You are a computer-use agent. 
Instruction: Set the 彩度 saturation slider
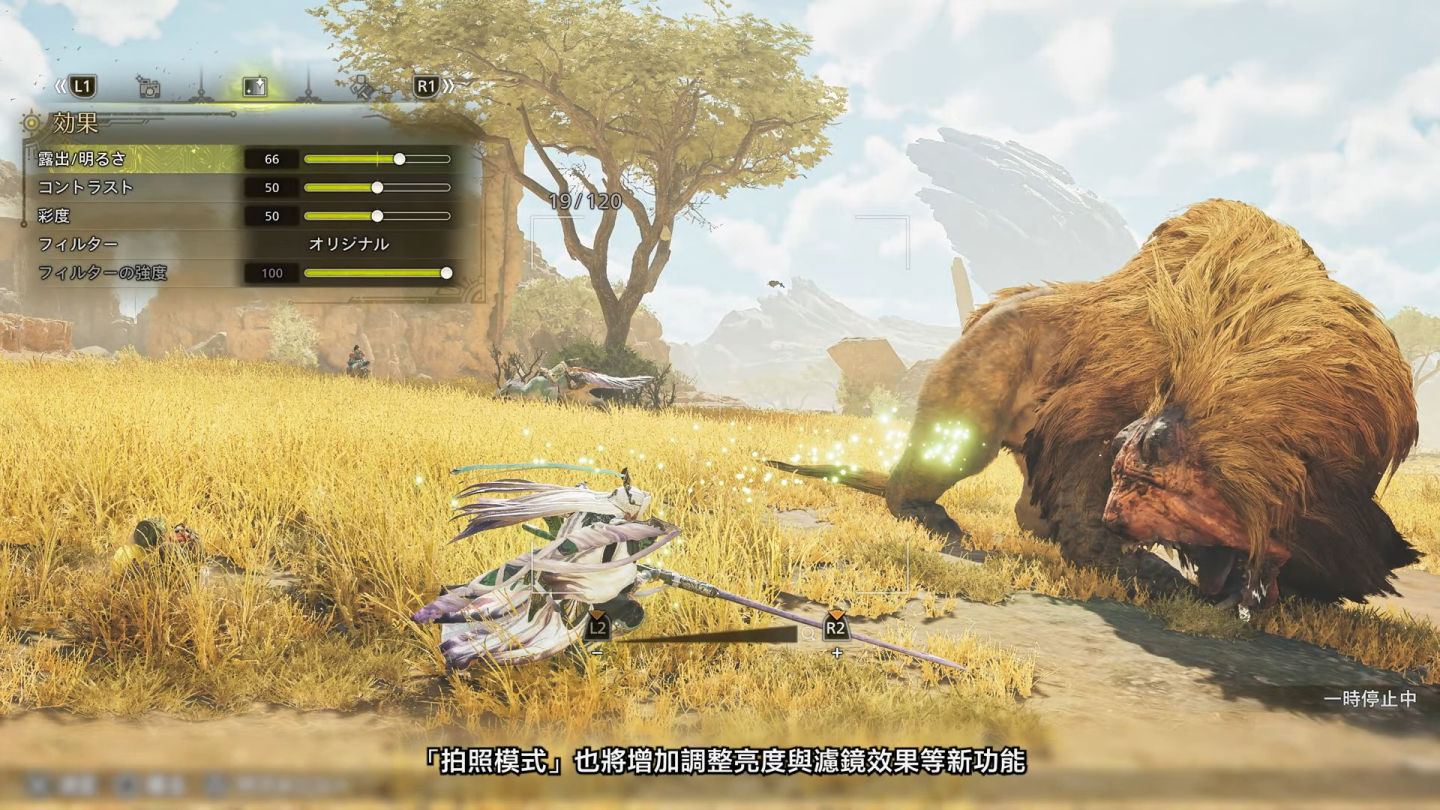(377, 216)
